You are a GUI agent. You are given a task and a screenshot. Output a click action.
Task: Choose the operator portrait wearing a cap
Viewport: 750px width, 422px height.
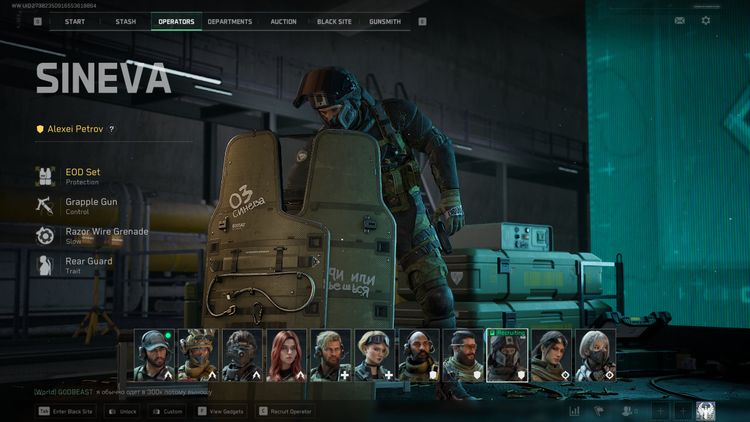click(154, 356)
